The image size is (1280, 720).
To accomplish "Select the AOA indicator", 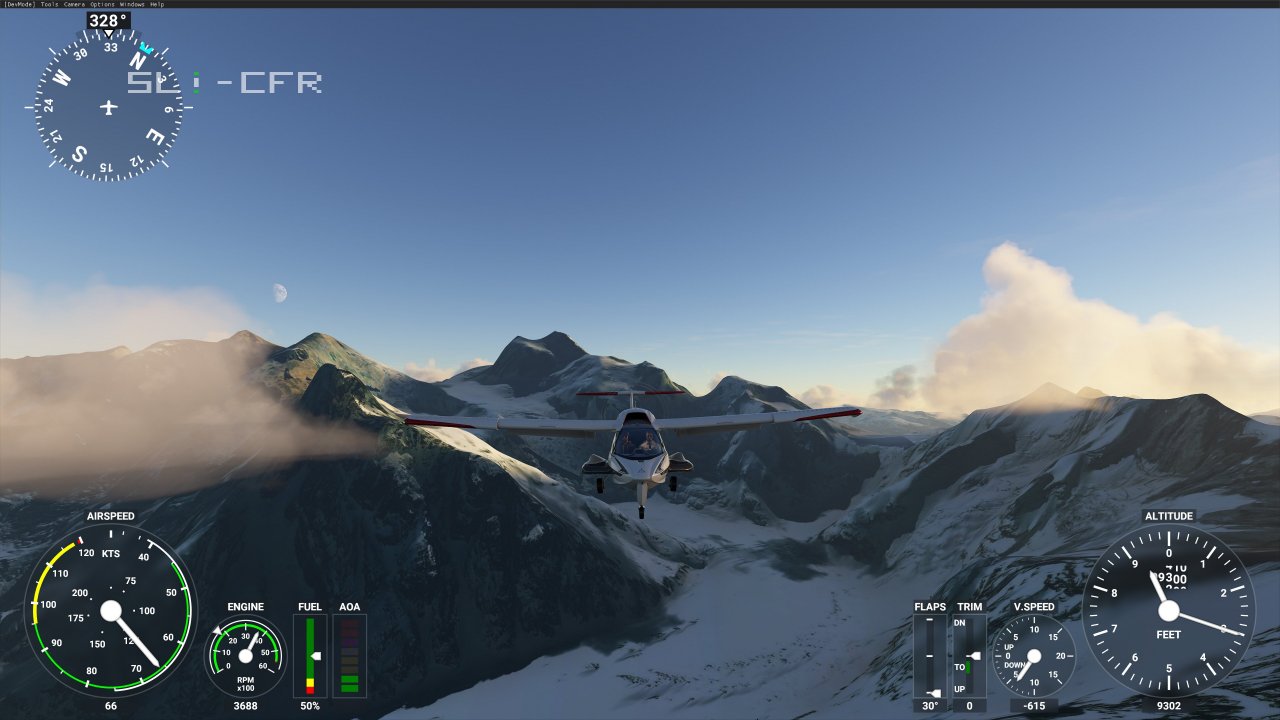I will (x=349, y=658).
